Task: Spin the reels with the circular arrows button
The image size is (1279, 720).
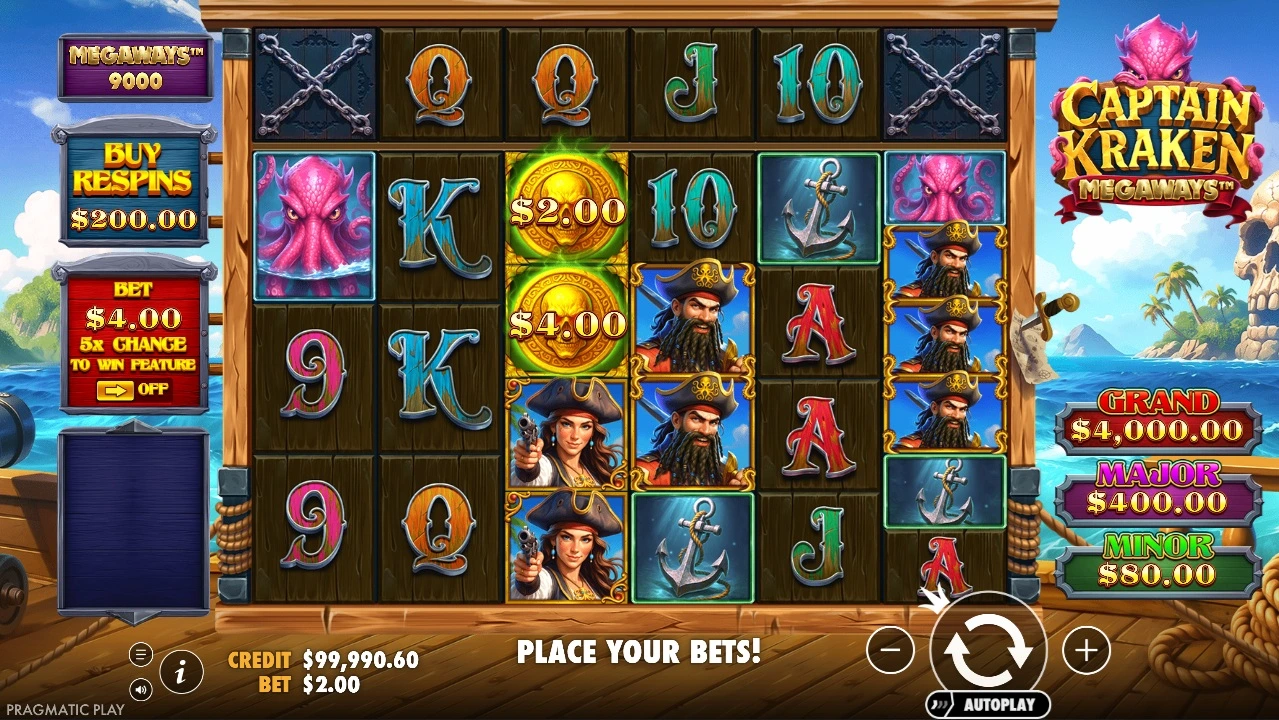Action: pyautogui.click(x=988, y=651)
